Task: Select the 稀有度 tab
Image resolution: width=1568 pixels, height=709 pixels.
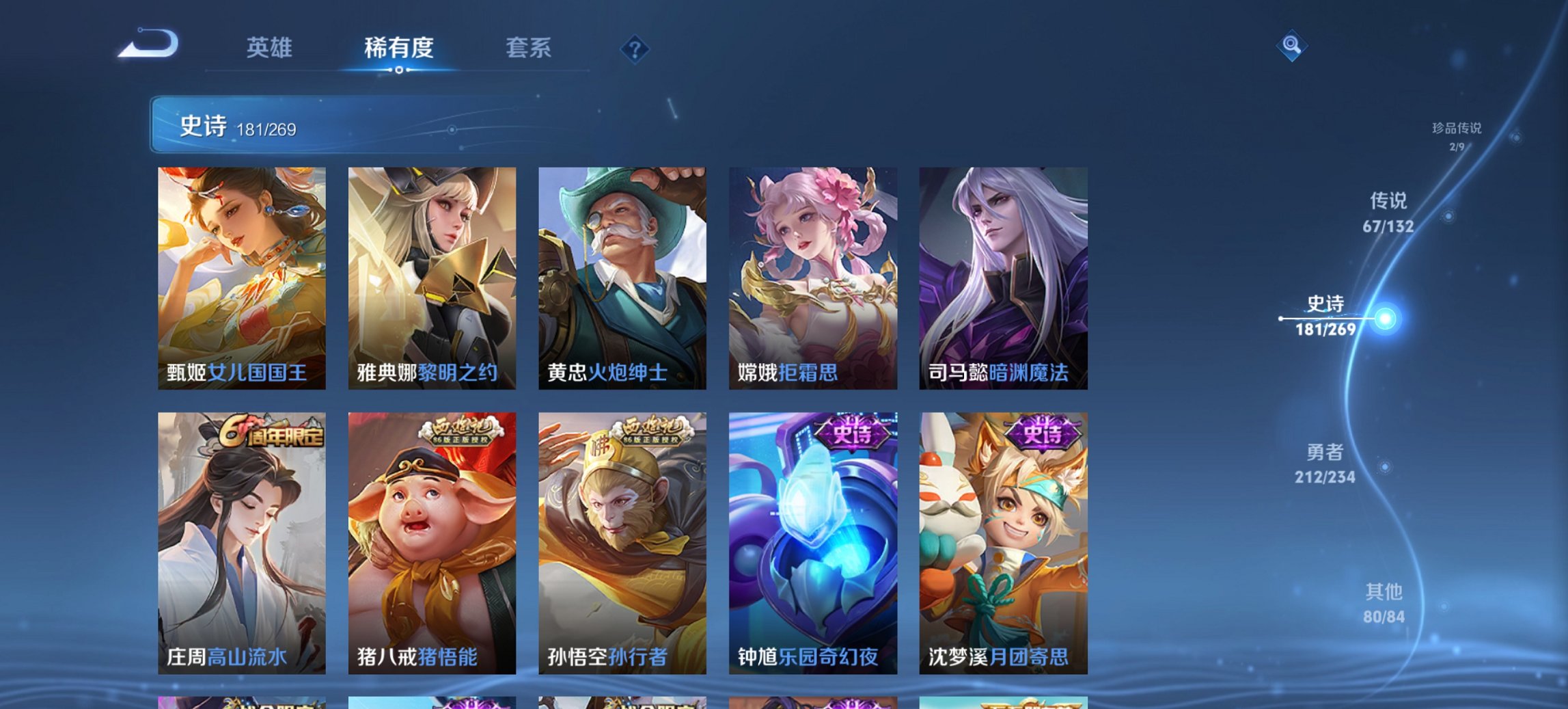Action: click(x=400, y=48)
